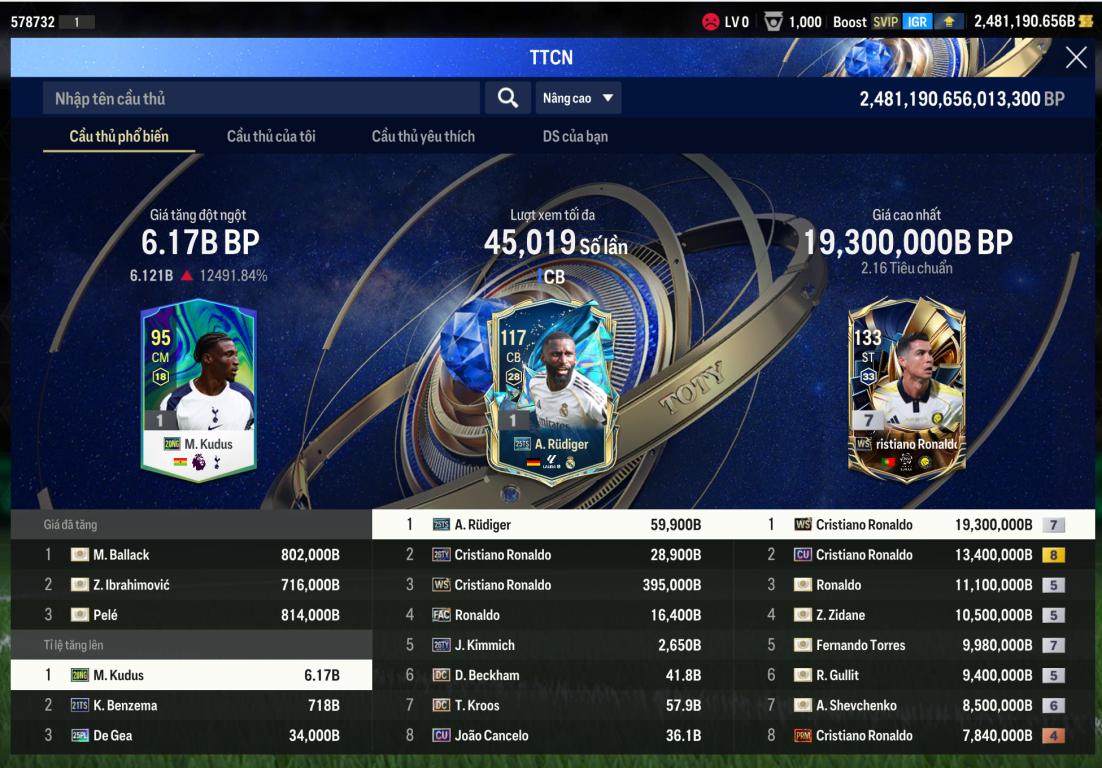Select the J. Kimmich row
The height and width of the screenshot is (768, 1102).
[552, 645]
